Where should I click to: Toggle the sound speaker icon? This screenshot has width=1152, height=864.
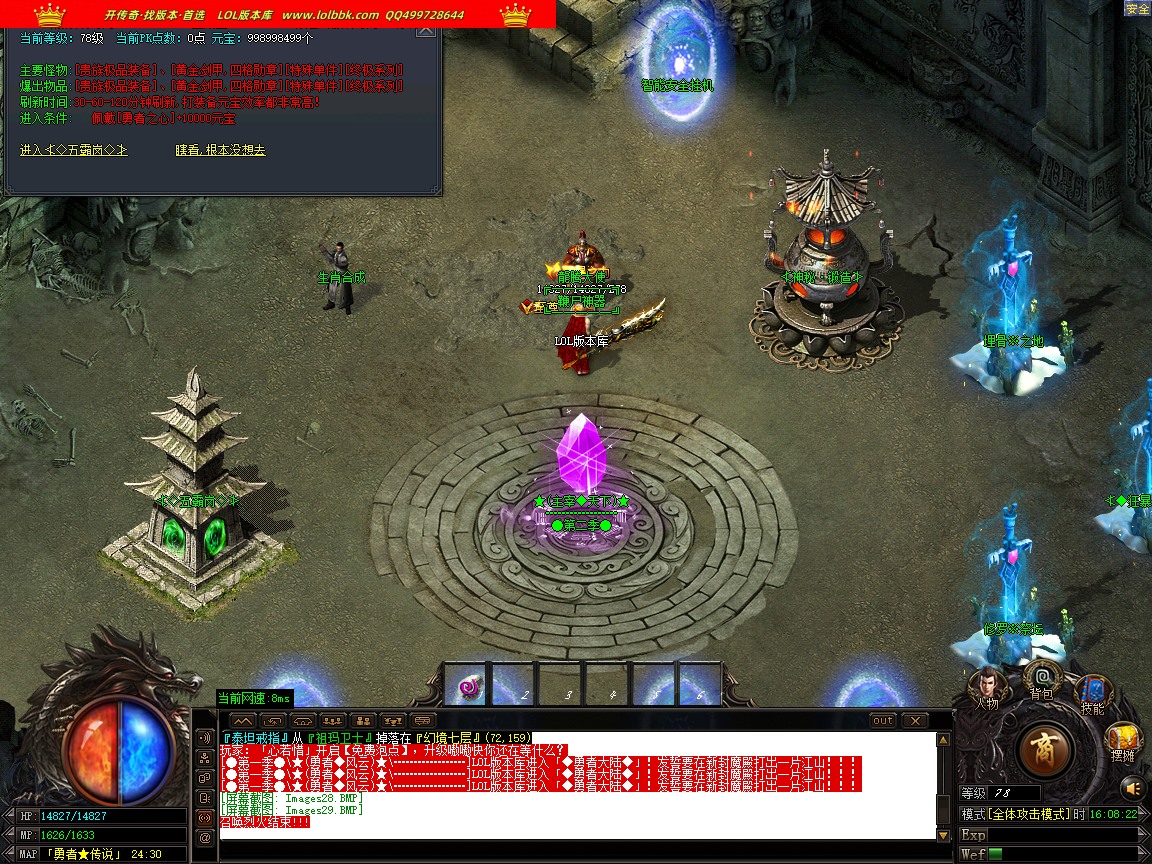tap(1131, 786)
